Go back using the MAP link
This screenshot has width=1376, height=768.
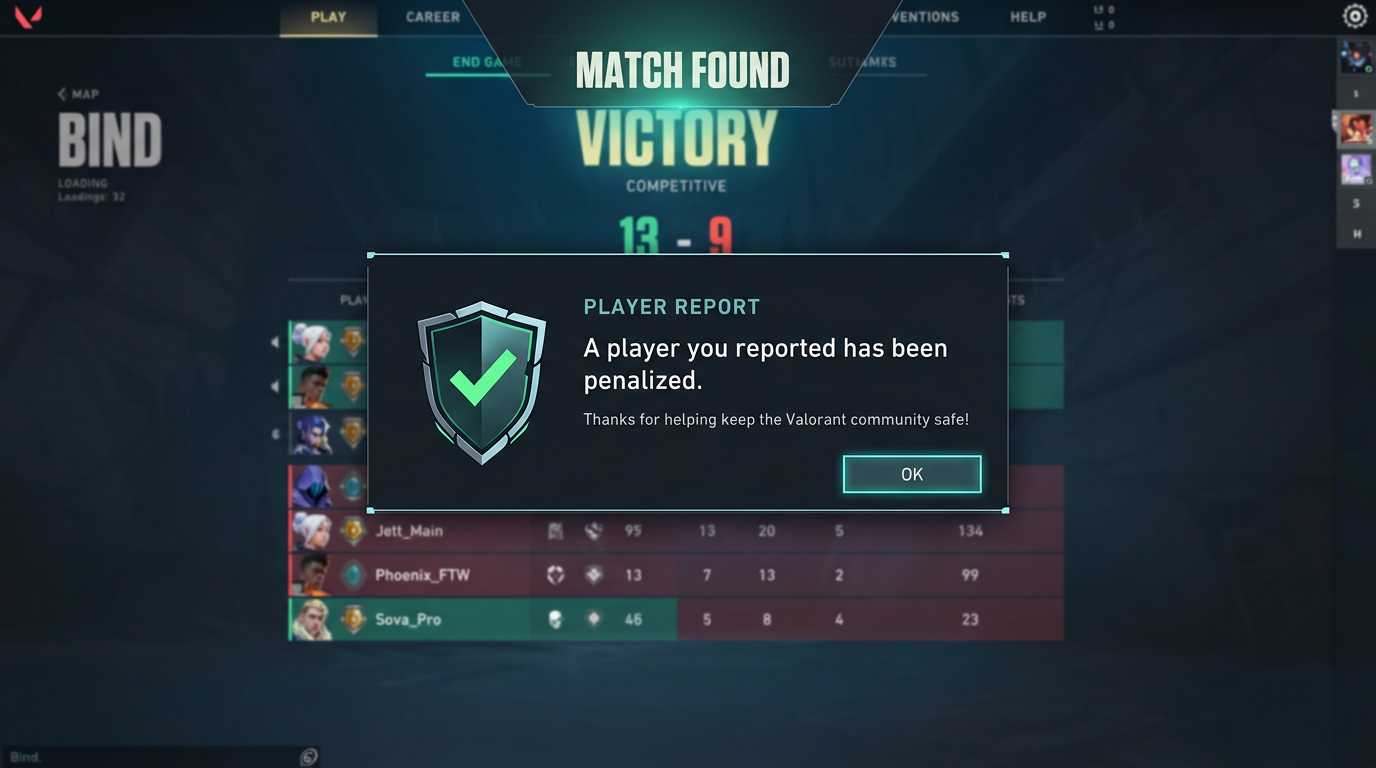tap(78, 94)
